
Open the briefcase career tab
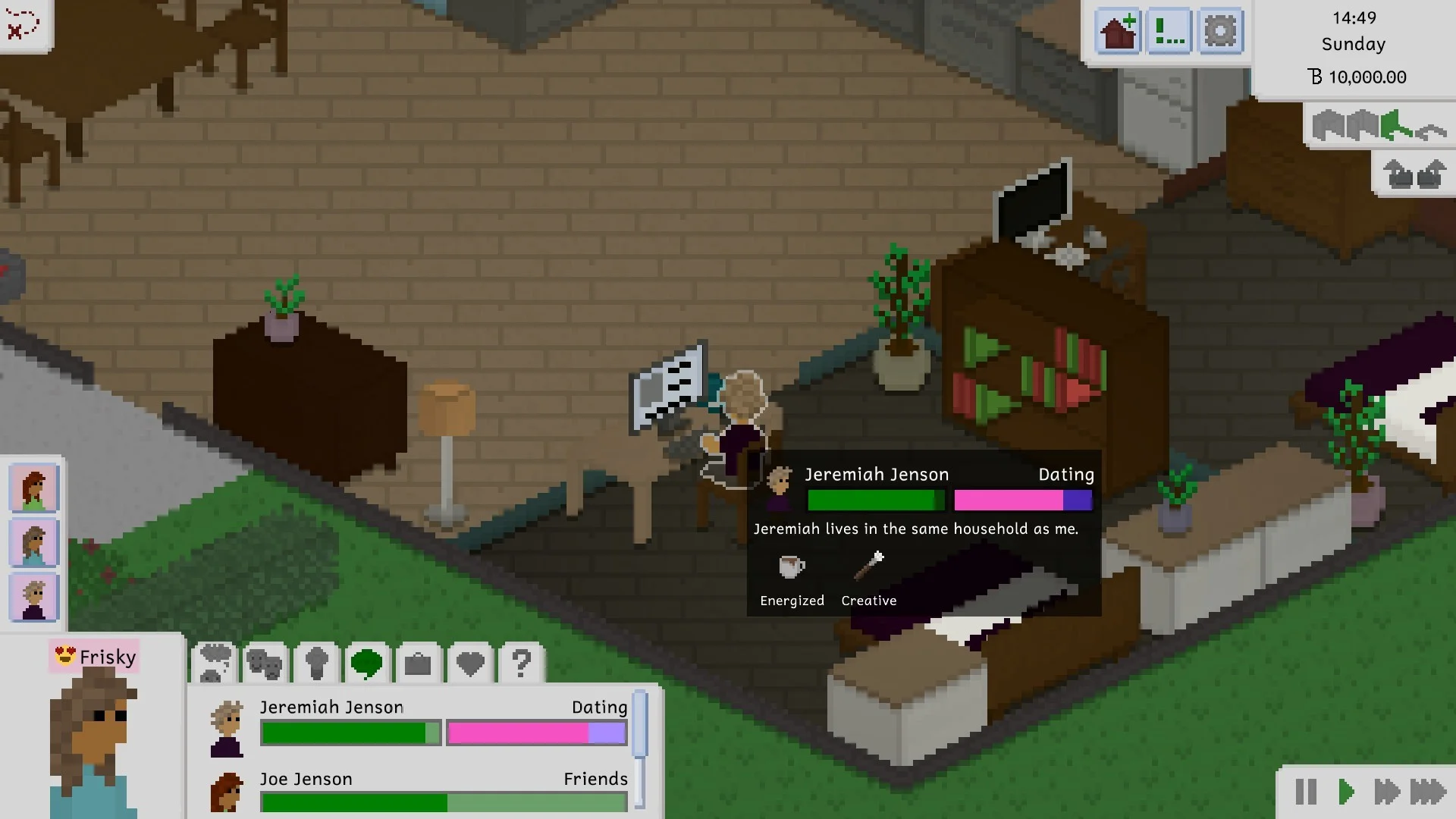[418, 664]
